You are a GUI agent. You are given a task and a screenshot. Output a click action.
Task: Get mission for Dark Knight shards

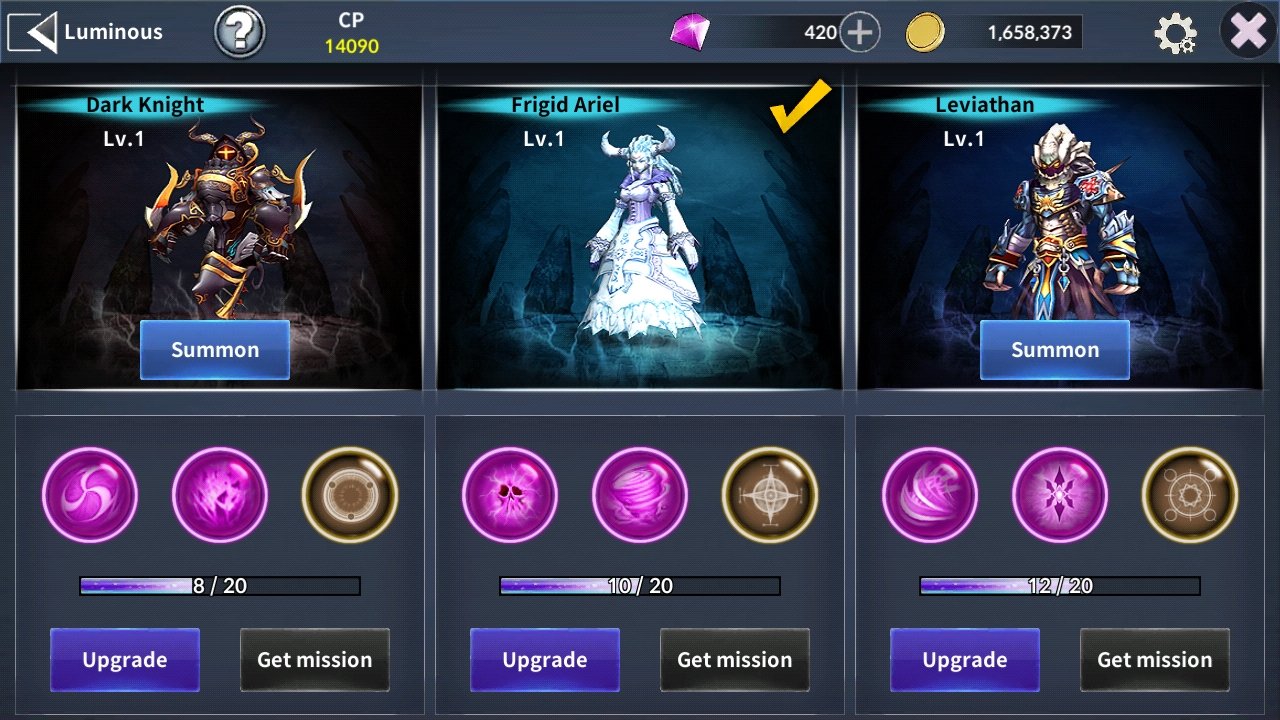click(x=315, y=660)
